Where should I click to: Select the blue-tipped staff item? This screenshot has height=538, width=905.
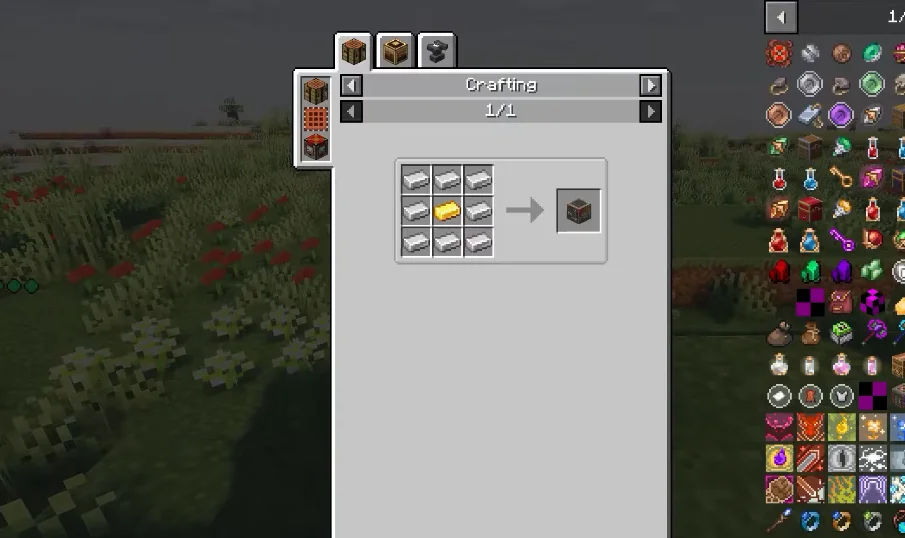pos(779,519)
